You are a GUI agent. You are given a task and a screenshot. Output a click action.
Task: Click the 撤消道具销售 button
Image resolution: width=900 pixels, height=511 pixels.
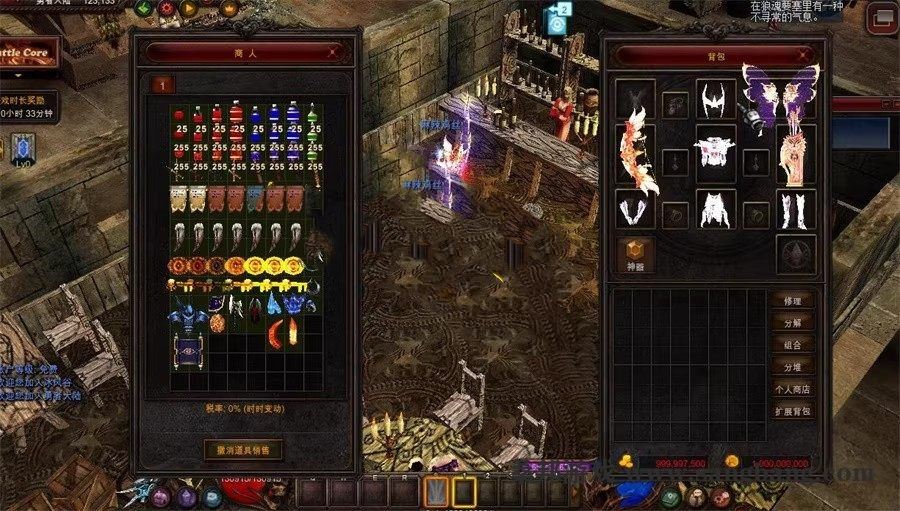(243, 449)
